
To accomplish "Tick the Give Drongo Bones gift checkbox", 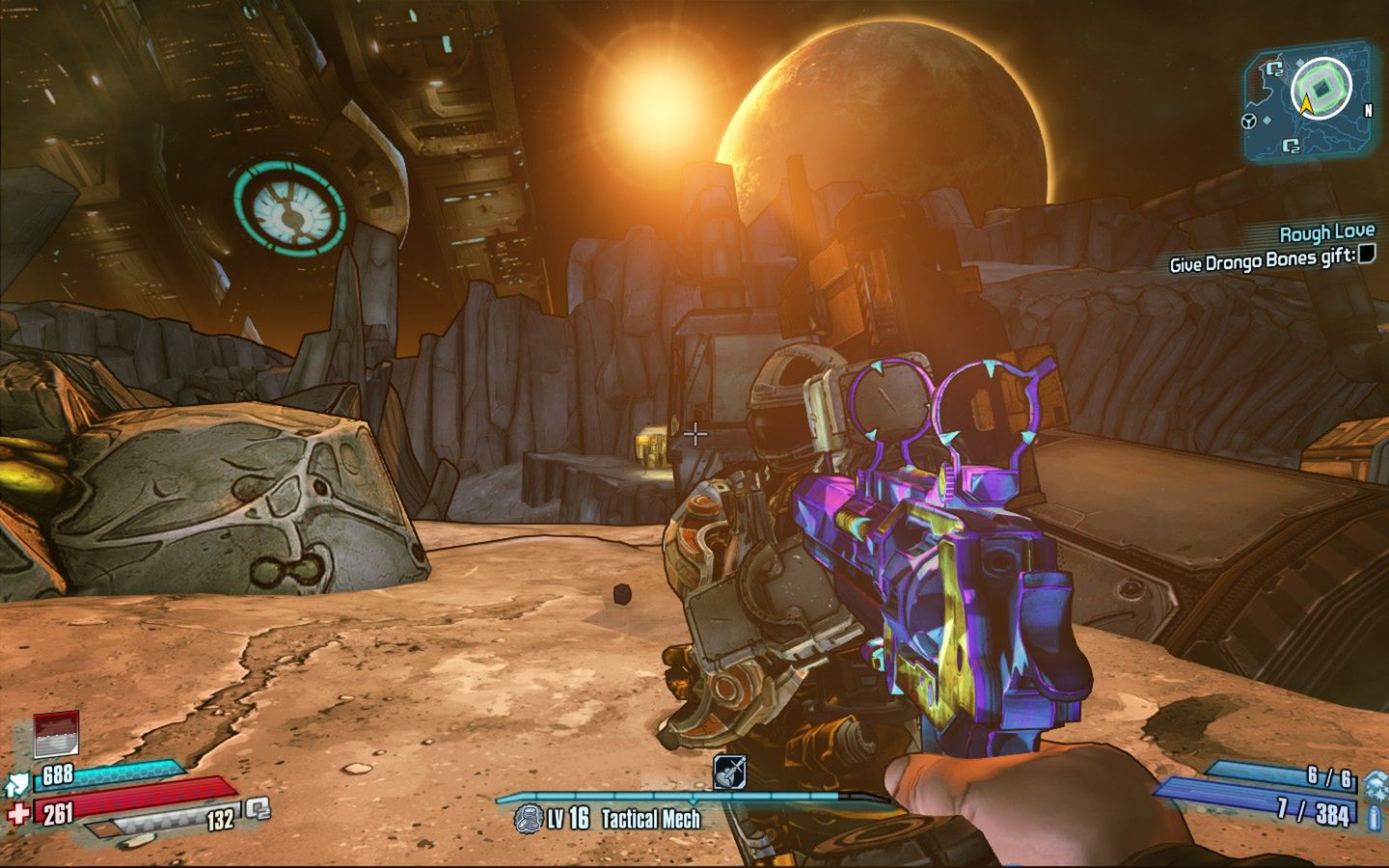I will coord(1367,254).
